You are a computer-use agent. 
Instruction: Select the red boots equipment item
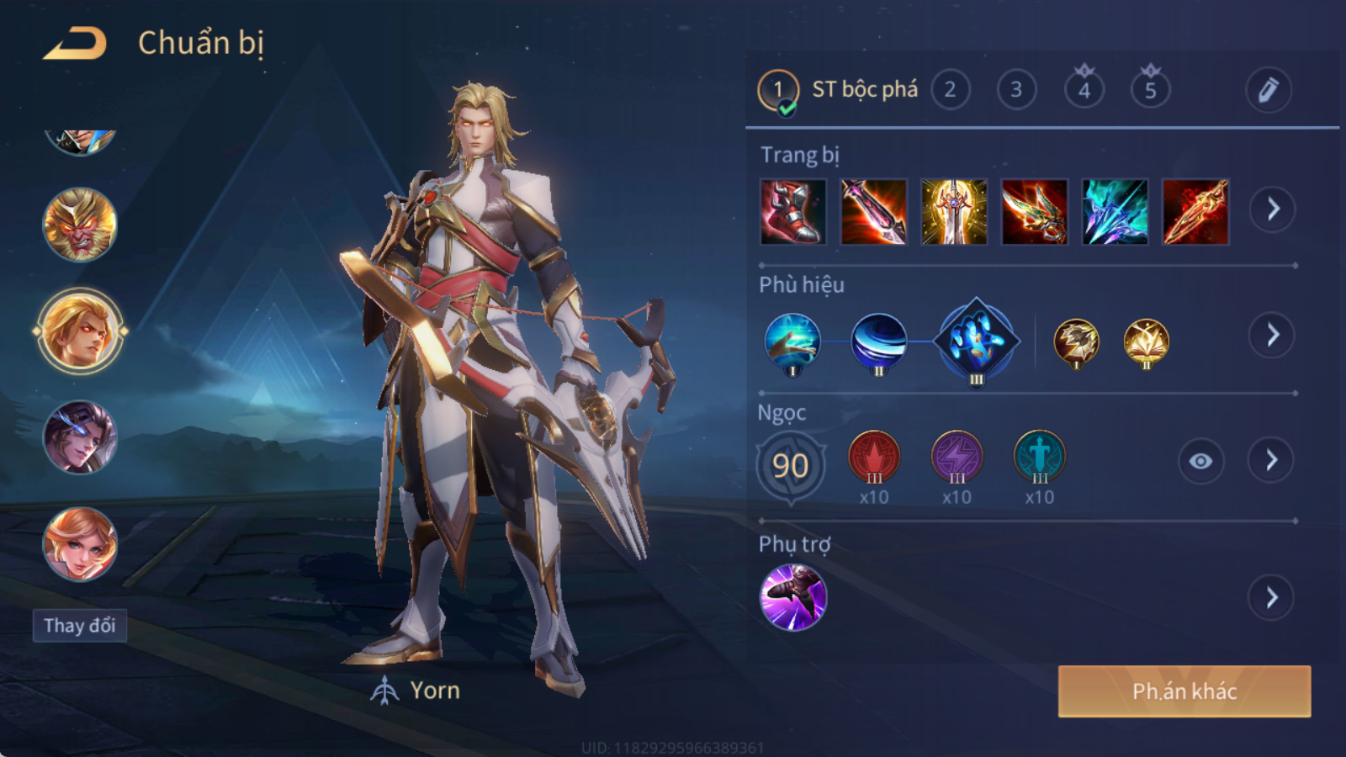pos(793,212)
